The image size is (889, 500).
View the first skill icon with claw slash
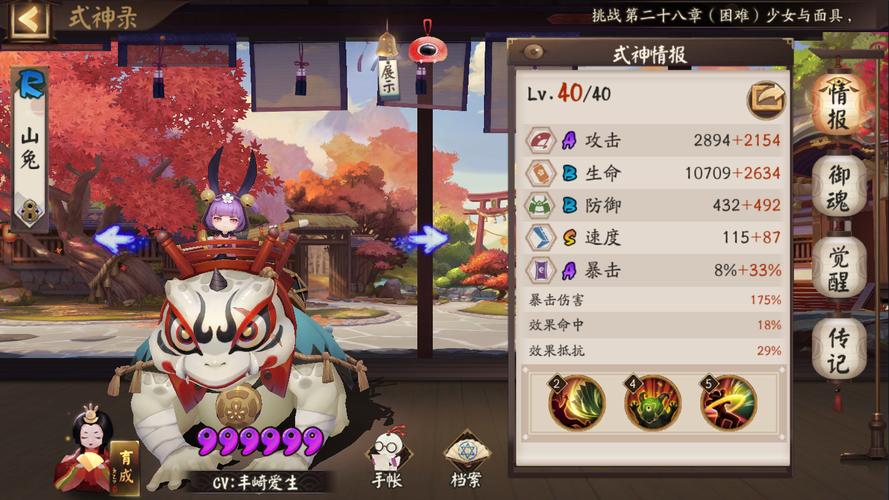click(577, 402)
